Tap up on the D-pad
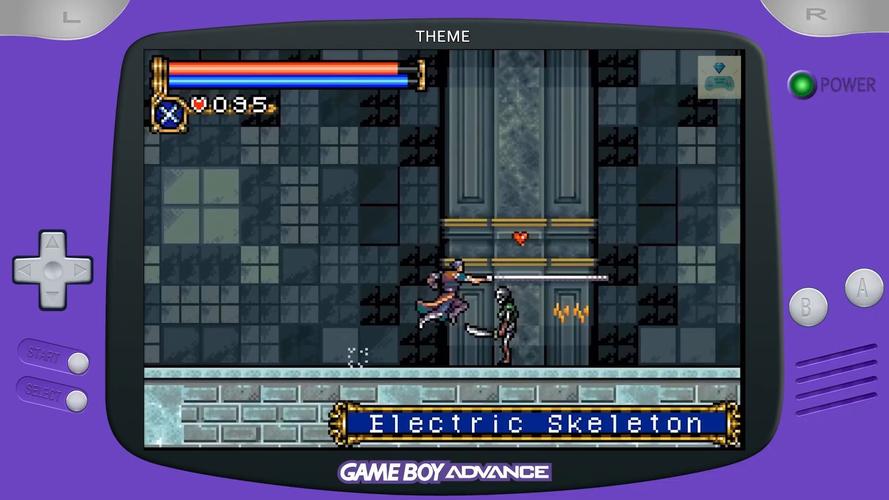Screen dimensions: 889x500 [52, 245]
